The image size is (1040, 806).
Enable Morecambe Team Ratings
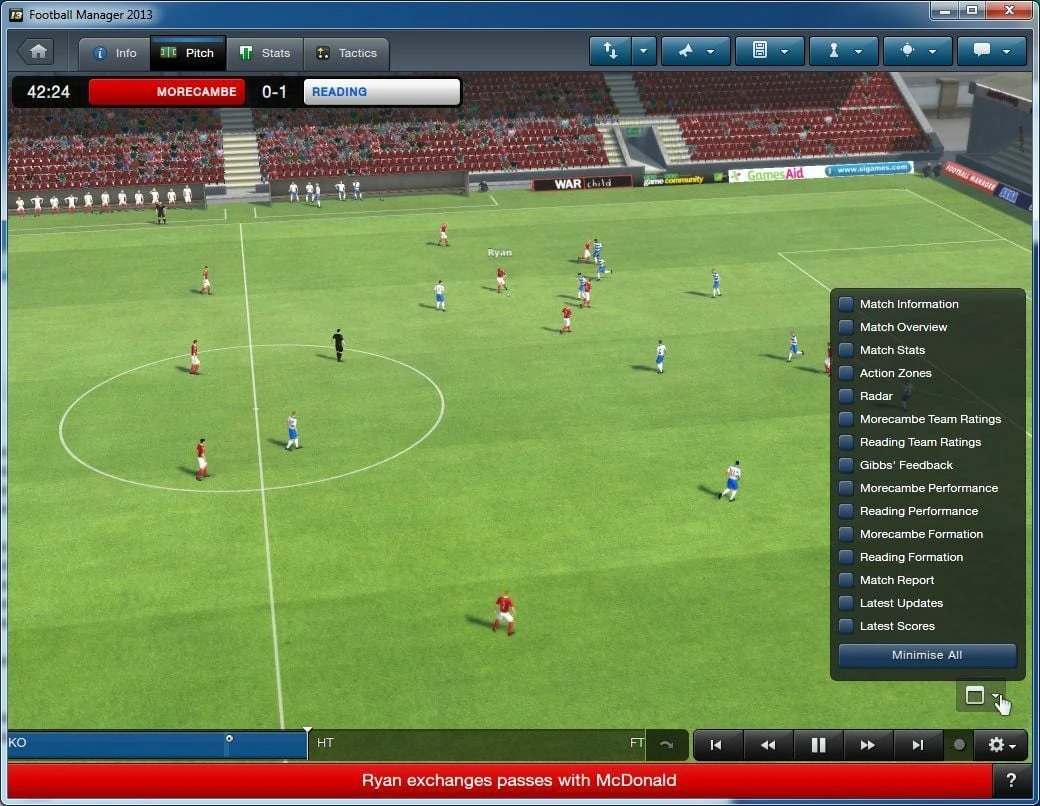[846, 419]
